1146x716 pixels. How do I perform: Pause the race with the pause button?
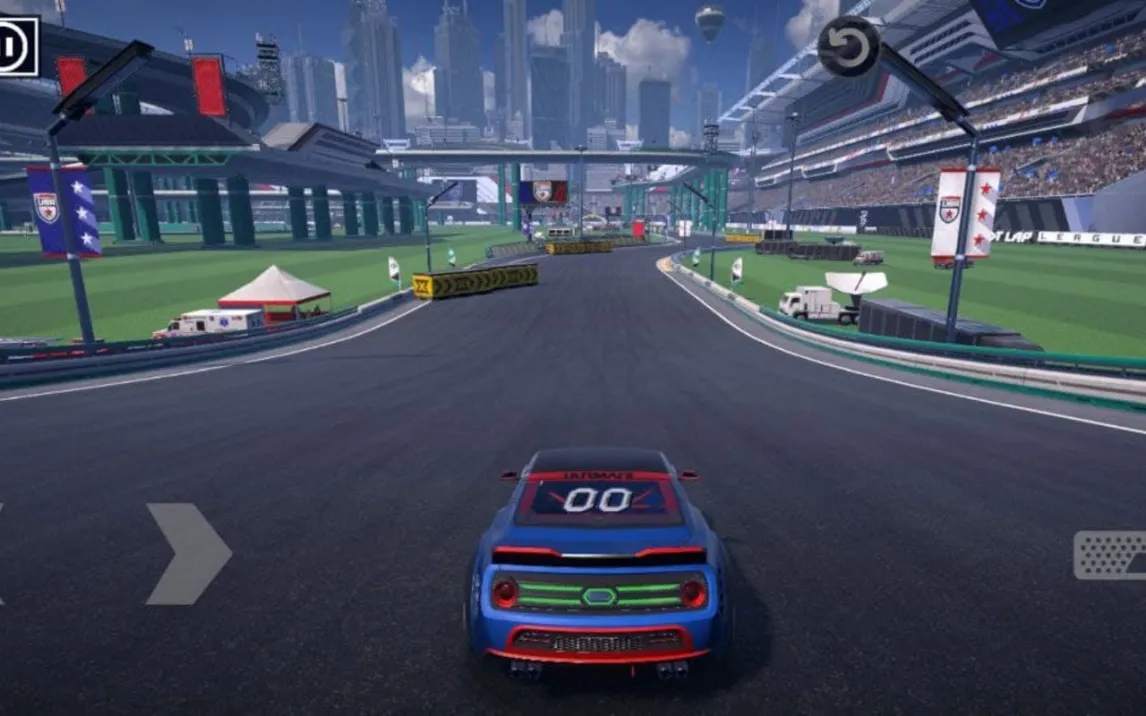tap(16, 47)
